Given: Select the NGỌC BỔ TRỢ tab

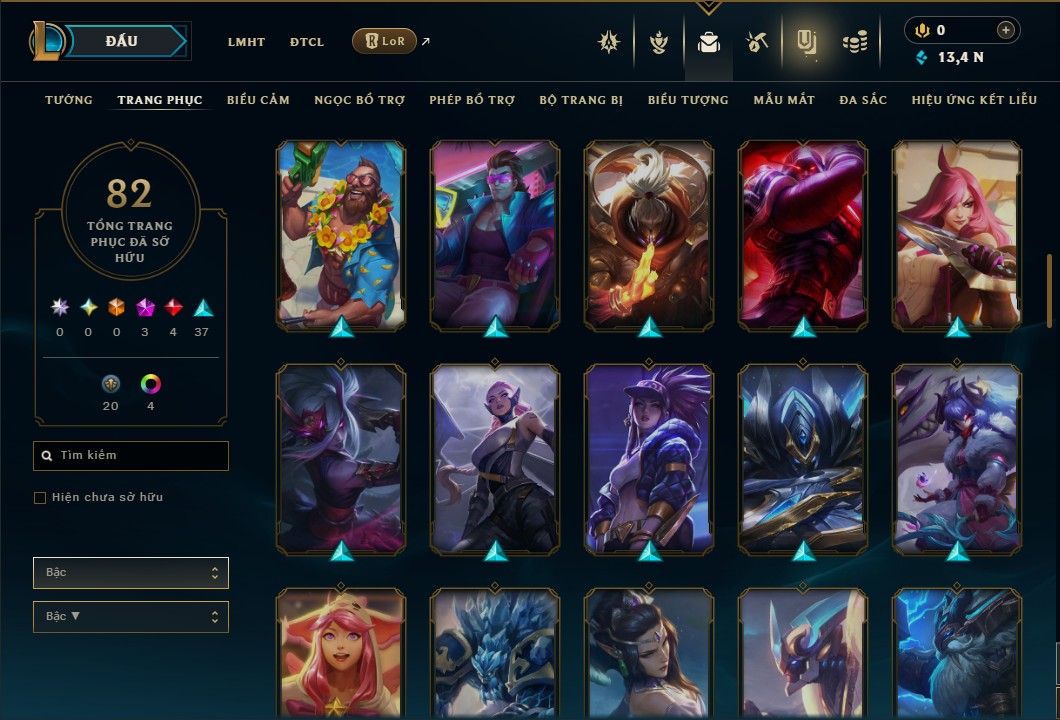Looking at the screenshot, I should tap(359, 100).
